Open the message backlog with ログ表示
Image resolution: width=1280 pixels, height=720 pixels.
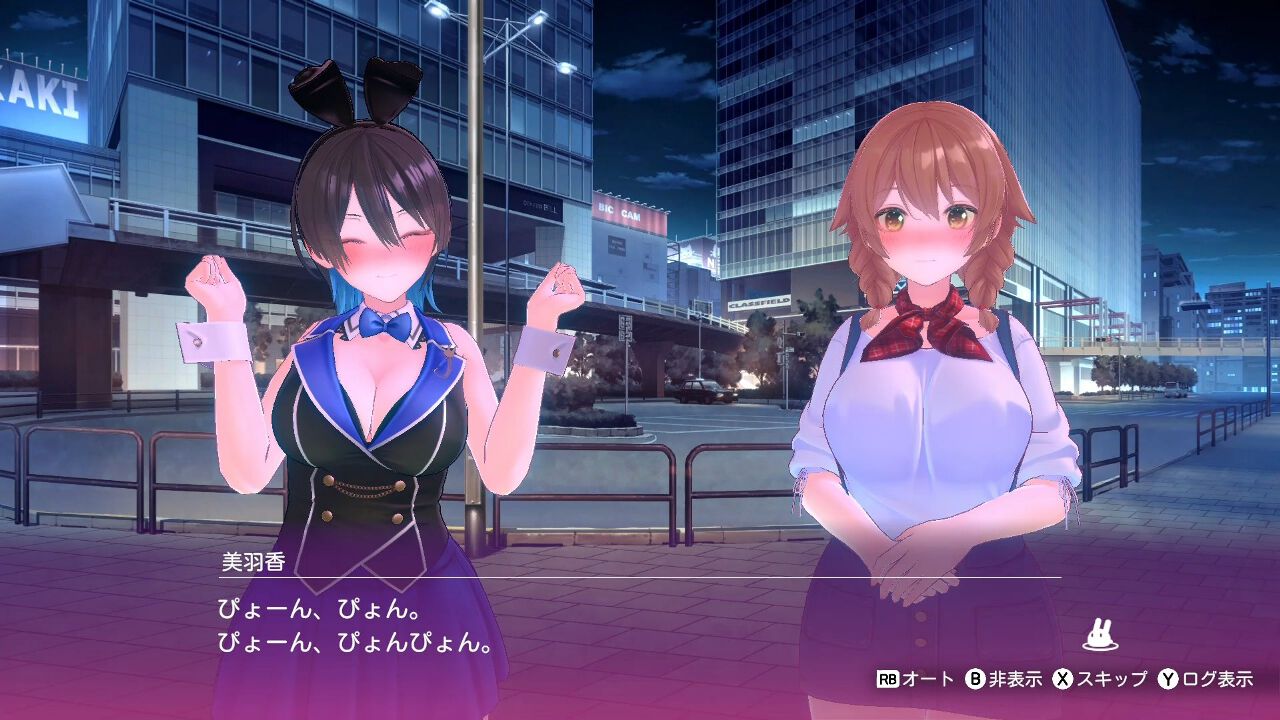click(1216, 681)
